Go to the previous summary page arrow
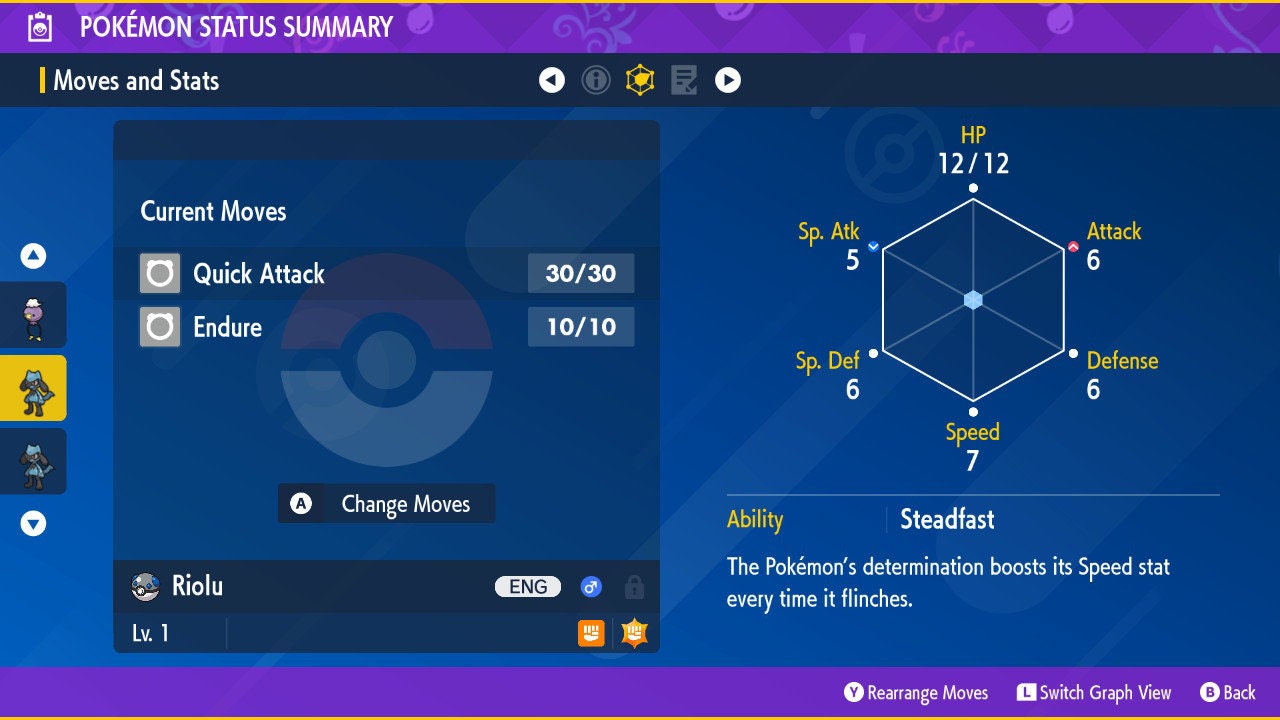 [x=552, y=80]
